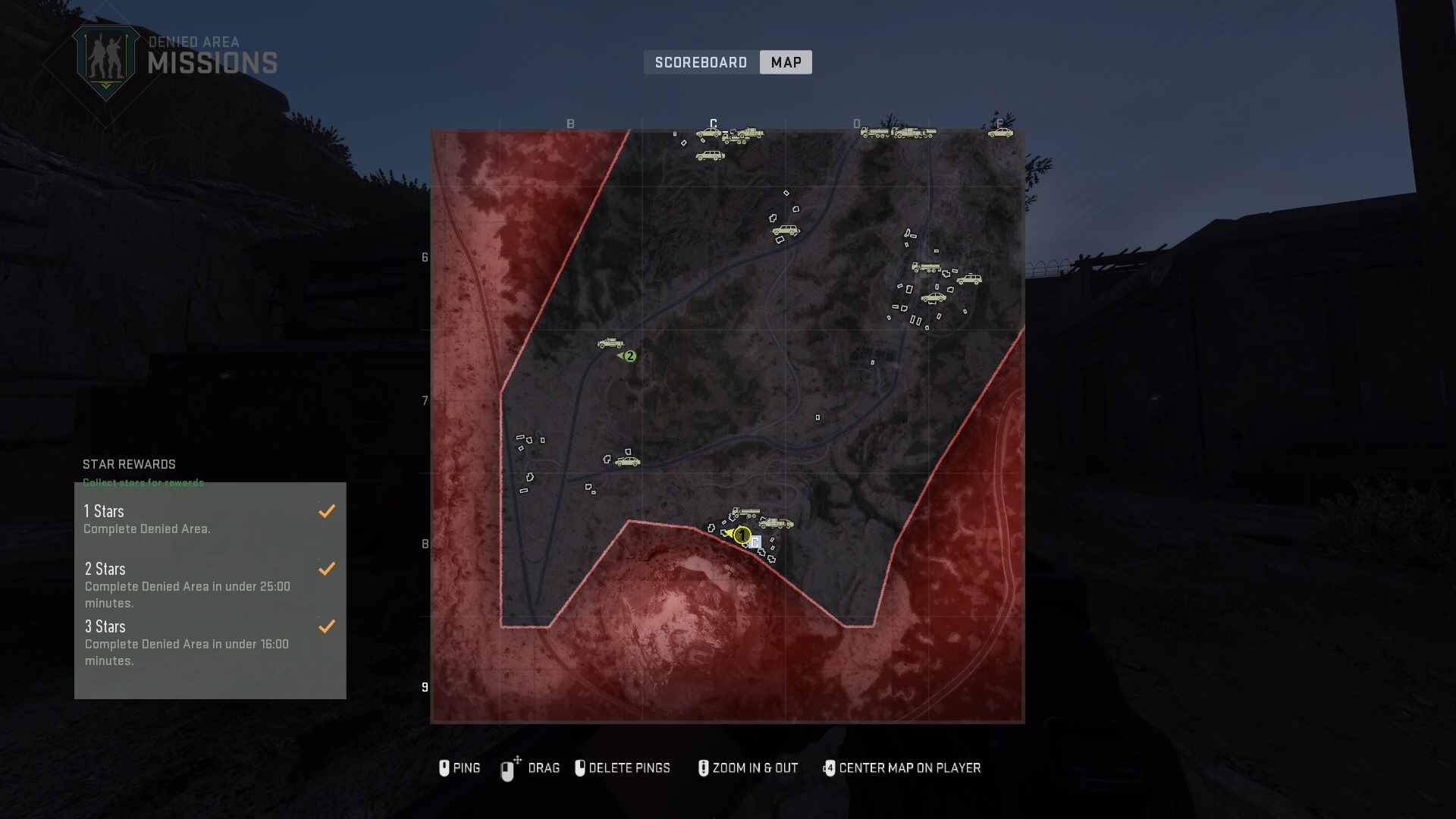This screenshot has height=819, width=1456.
Task: Click the checkmark beside 2 Stars reward
Action: pos(327,568)
